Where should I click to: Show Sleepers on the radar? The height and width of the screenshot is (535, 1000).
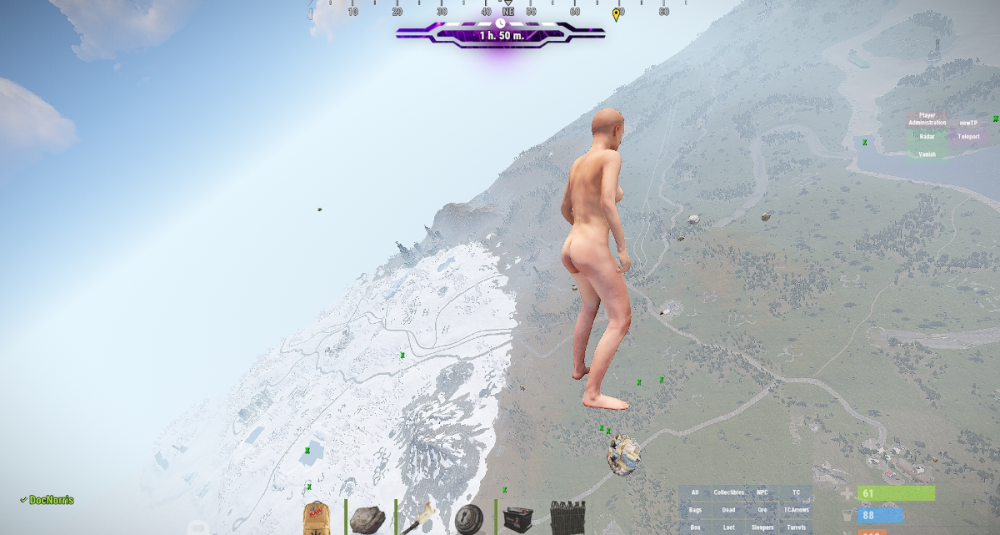[x=762, y=527]
